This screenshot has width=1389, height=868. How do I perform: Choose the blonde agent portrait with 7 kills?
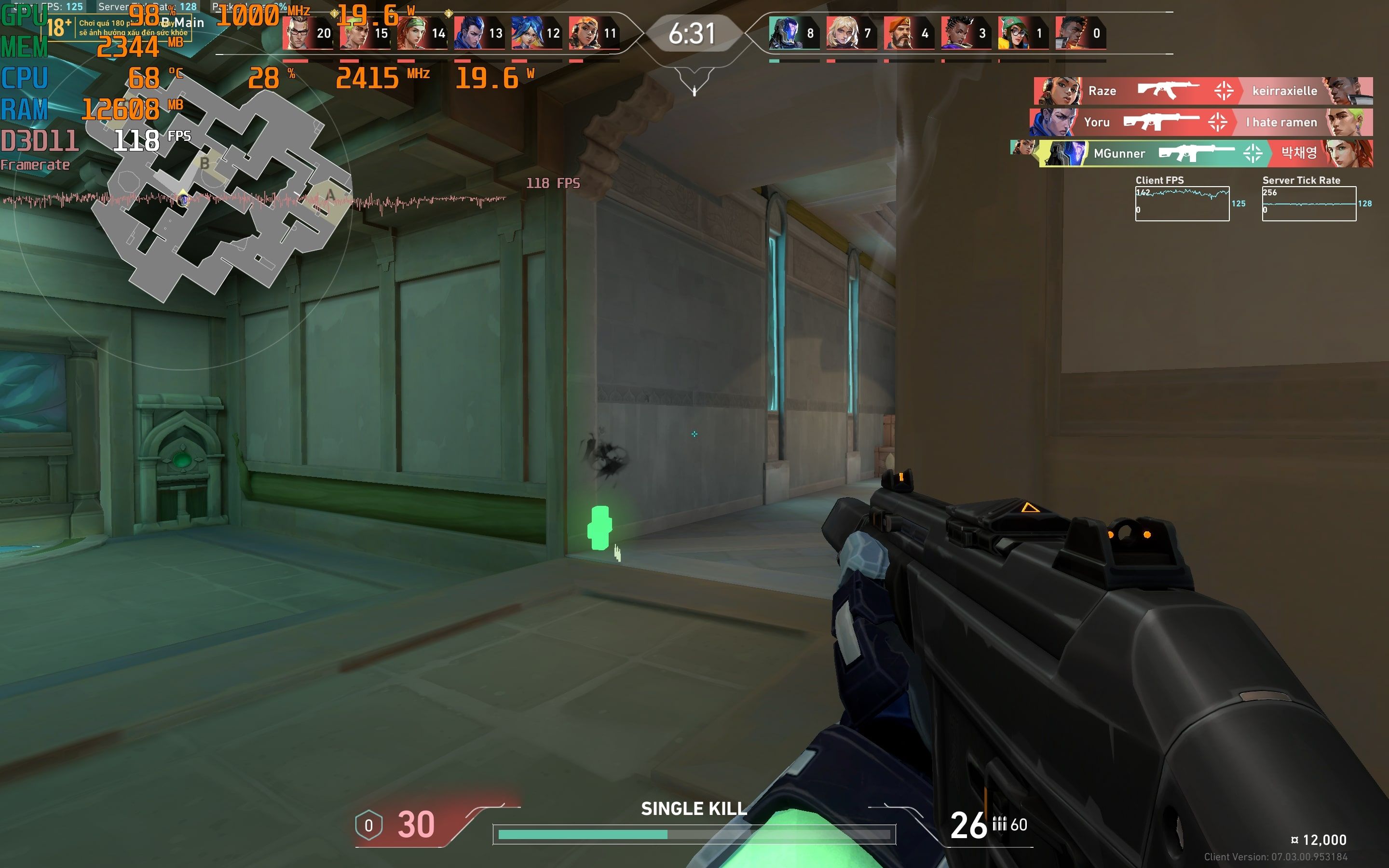pos(842,33)
